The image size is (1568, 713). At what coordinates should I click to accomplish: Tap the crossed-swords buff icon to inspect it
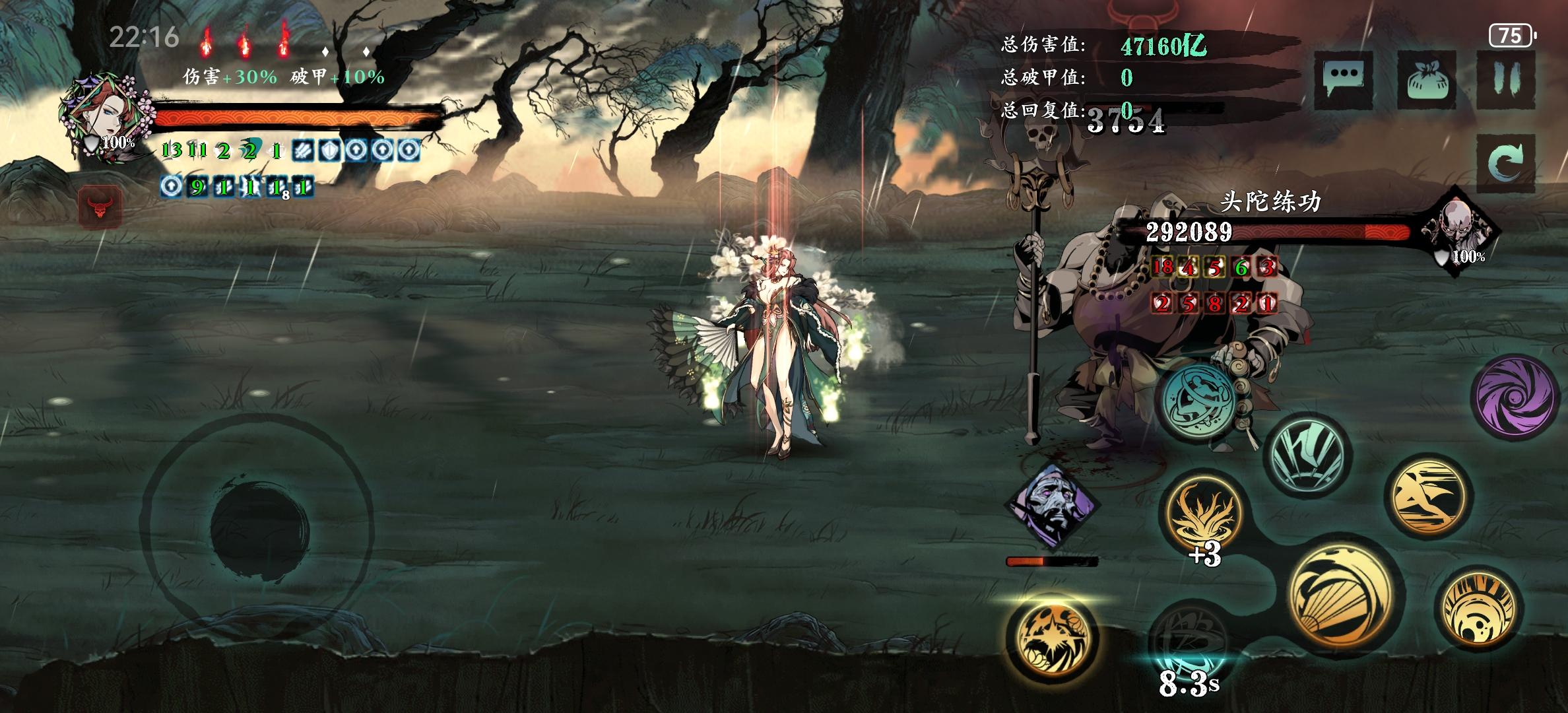(304, 151)
